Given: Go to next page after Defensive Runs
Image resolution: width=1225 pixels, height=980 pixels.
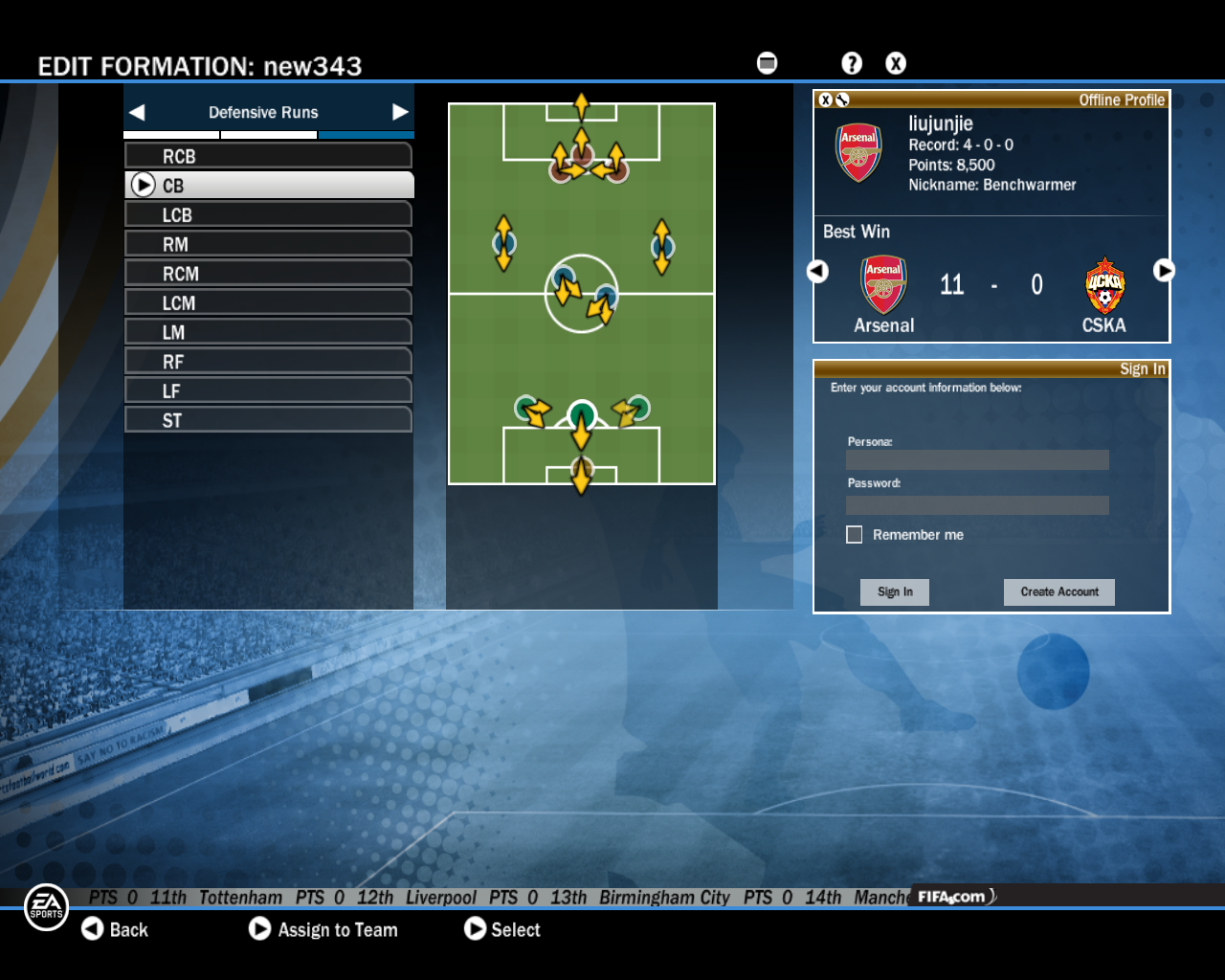Looking at the screenshot, I should (400, 112).
